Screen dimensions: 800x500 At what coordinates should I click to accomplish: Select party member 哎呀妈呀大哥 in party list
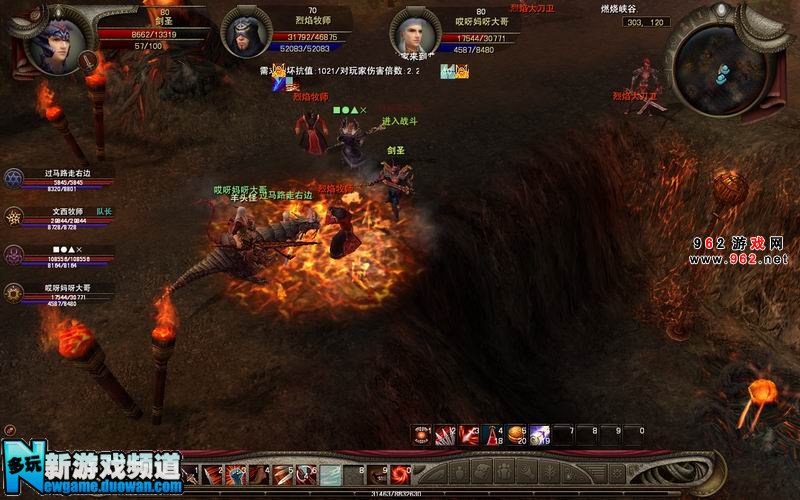pos(16,292)
